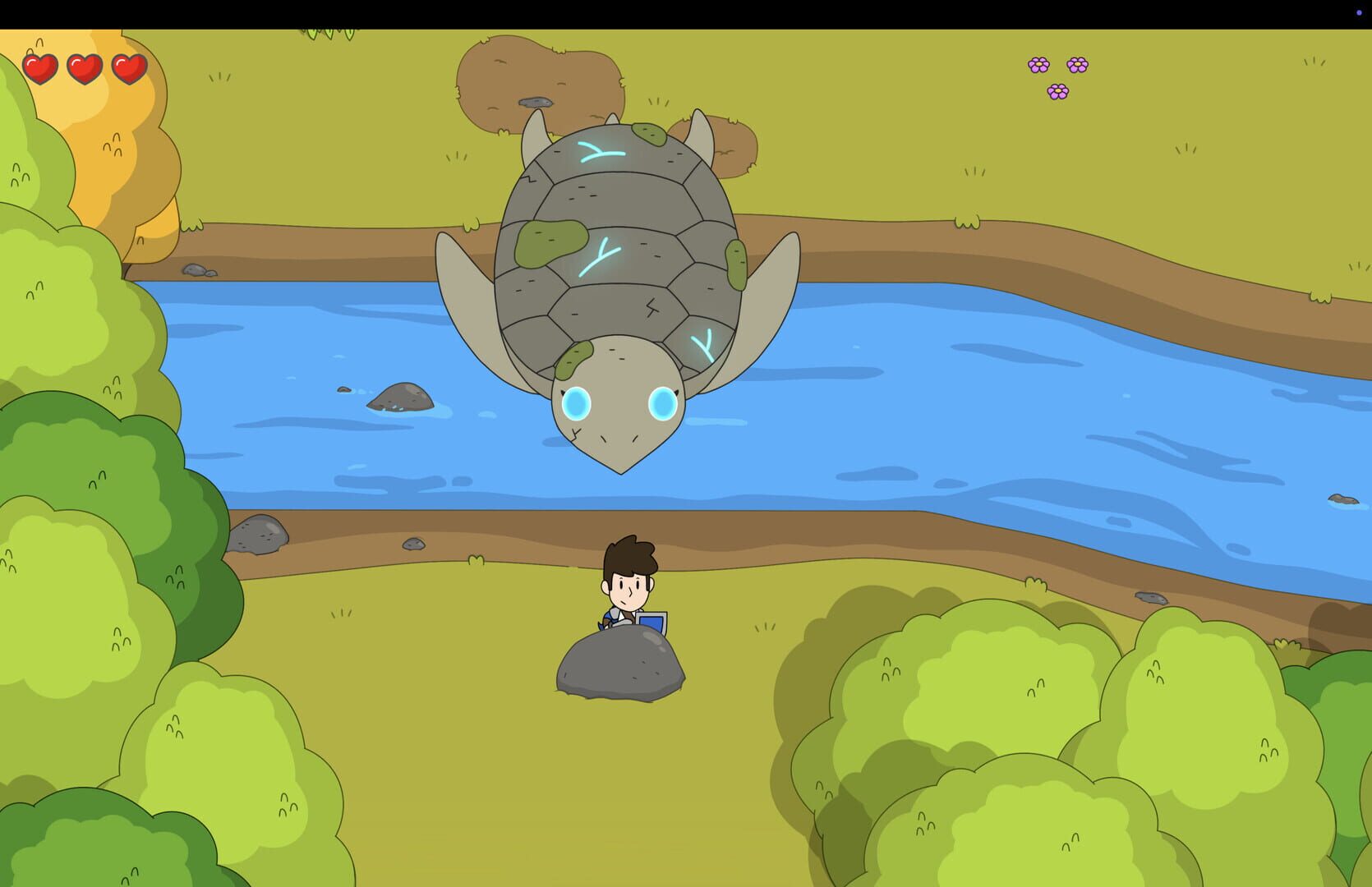Toggle the moss patch on the shell's right side
1372x887 pixels.
pyautogui.click(x=735, y=264)
